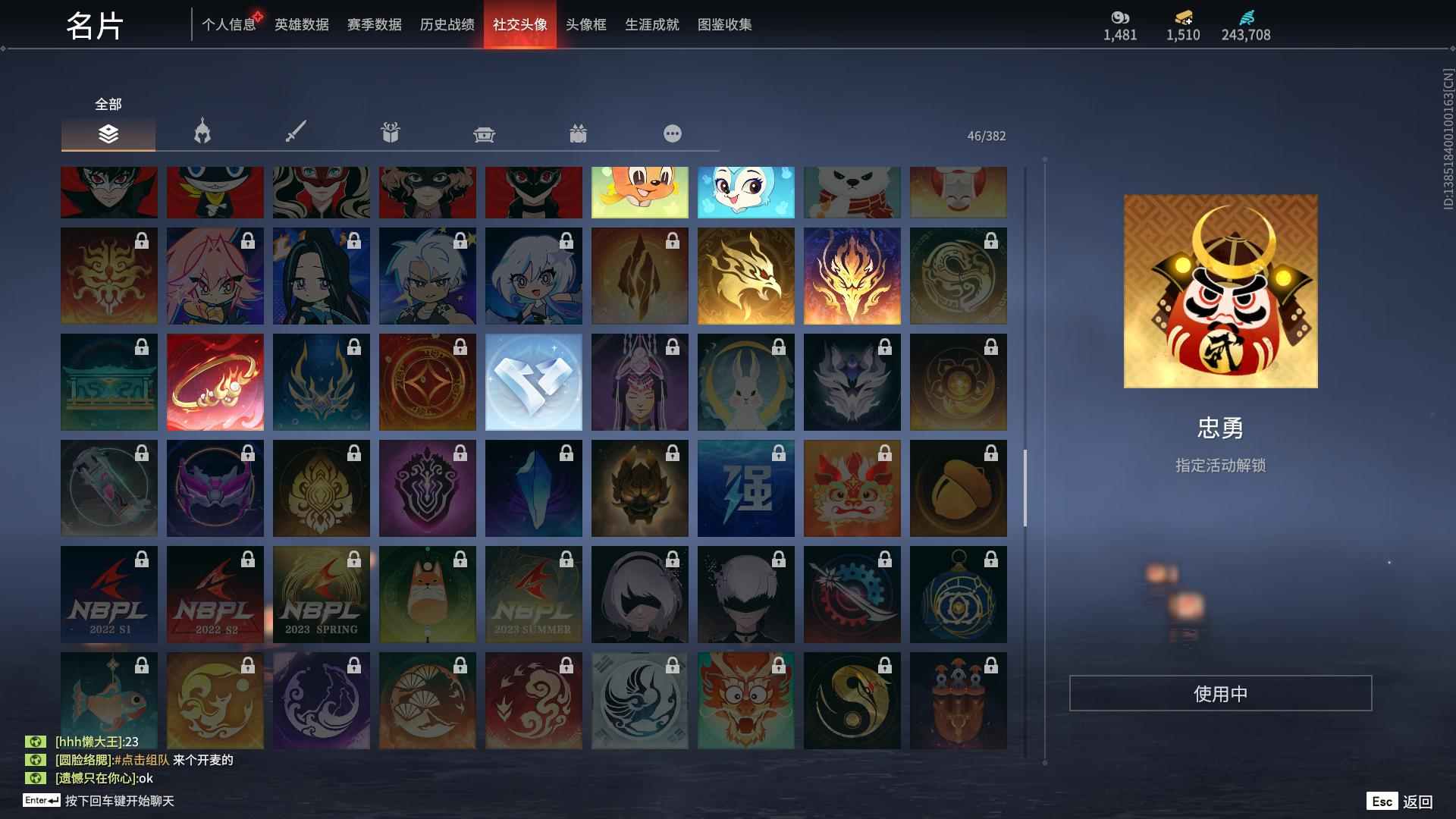
Task: Switch to the 头像框 tab
Action: point(585,24)
